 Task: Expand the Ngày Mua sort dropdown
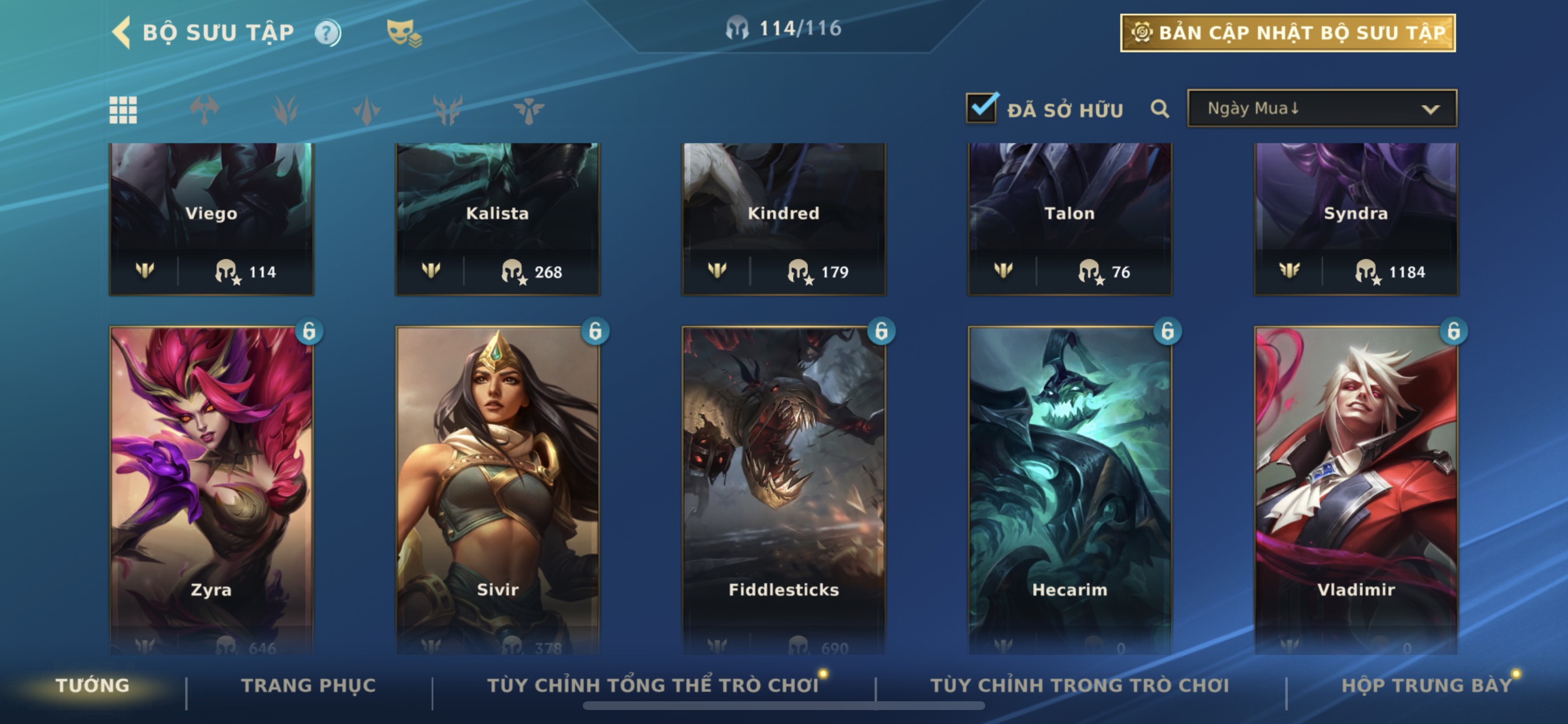pos(1321,109)
